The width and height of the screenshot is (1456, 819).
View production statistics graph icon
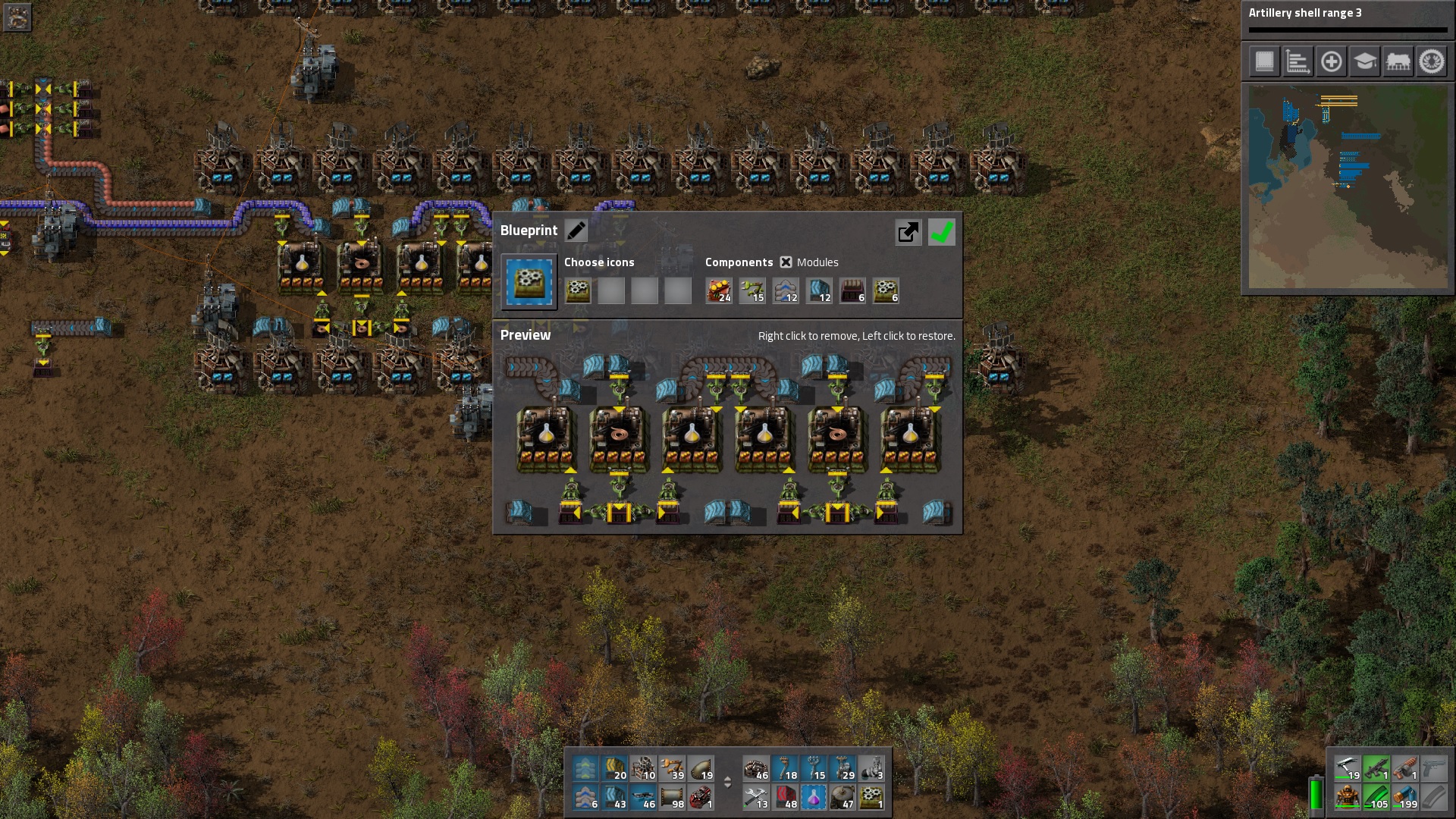click(x=1298, y=61)
